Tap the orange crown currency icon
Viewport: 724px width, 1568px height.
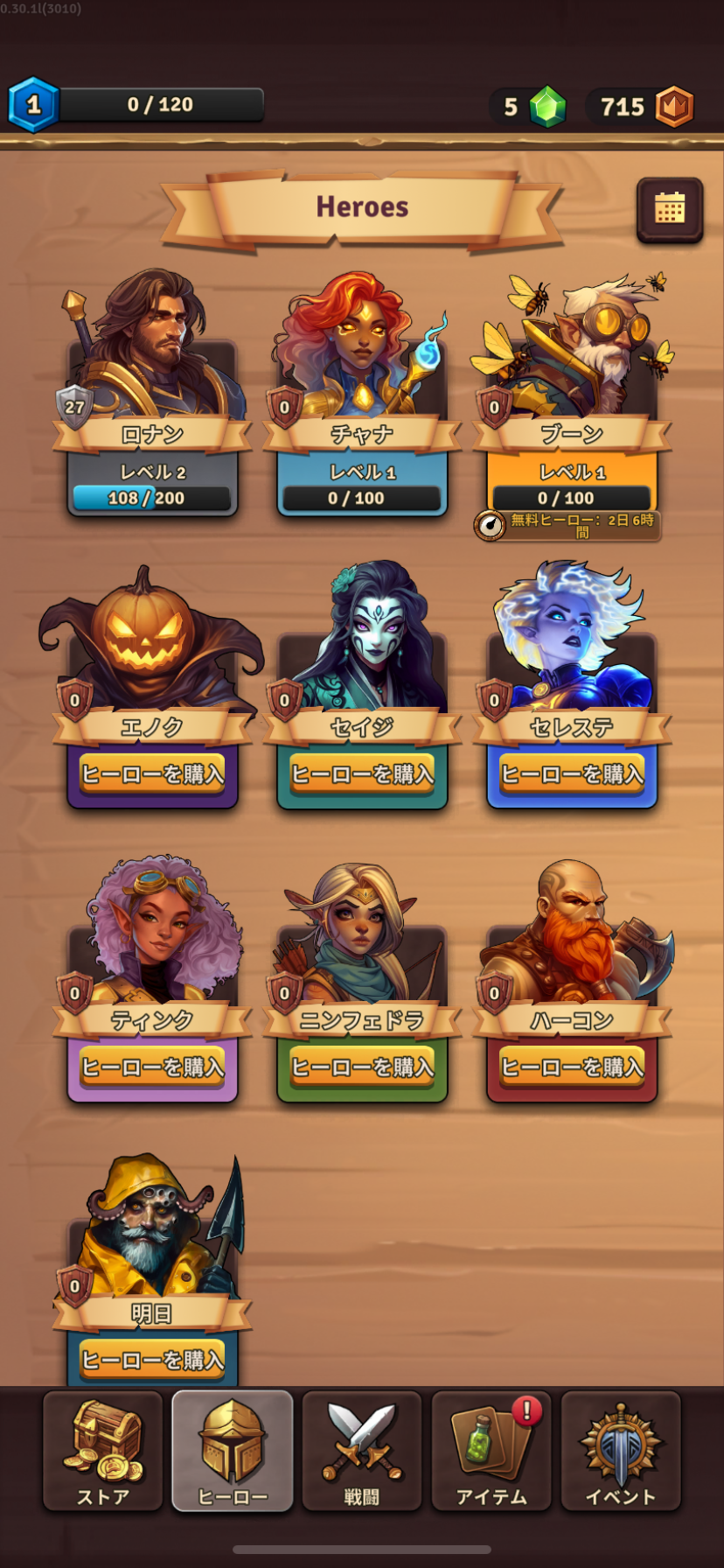point(674,107)
